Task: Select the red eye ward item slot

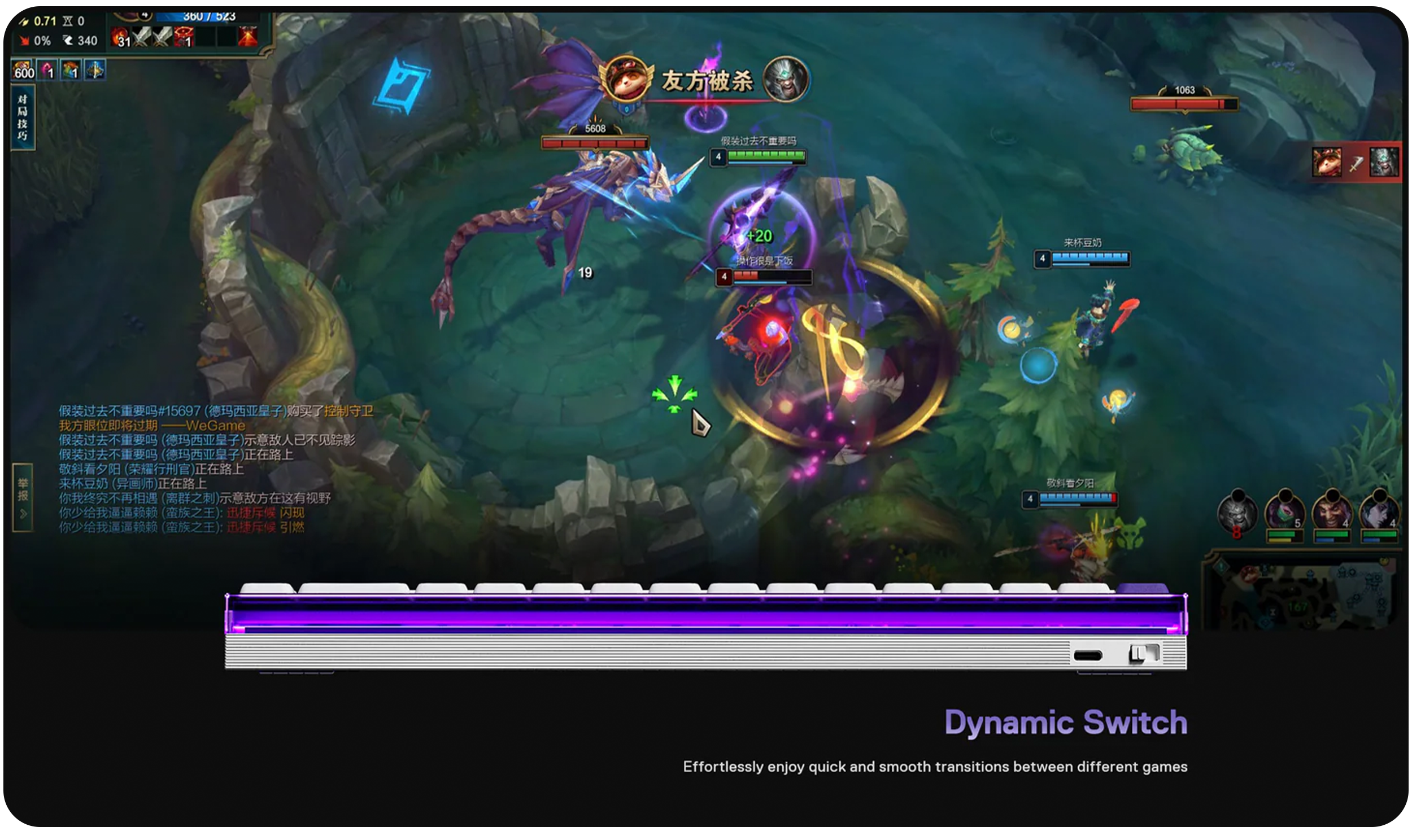Action: click(x=184, y=37)
